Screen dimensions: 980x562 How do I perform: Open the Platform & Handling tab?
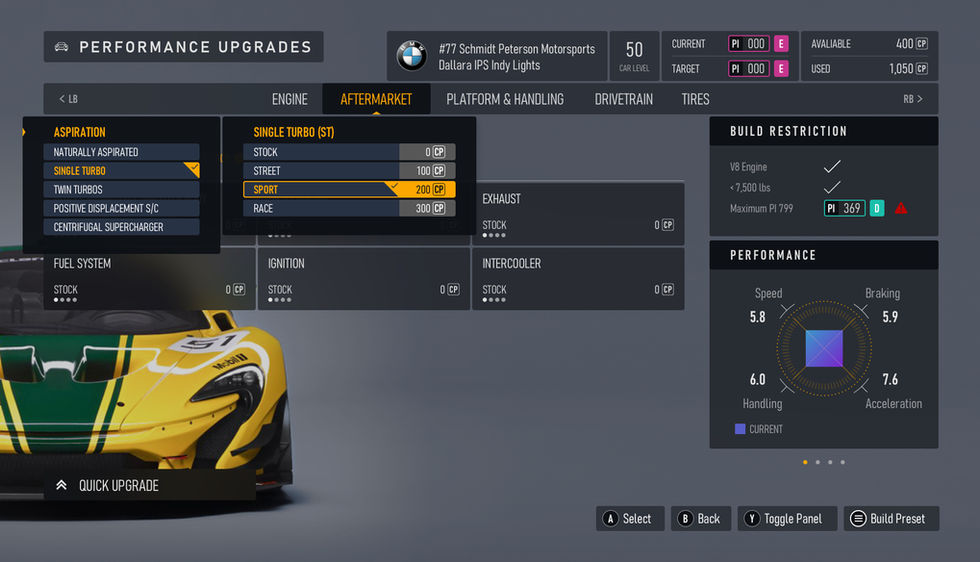pyautogui.click(x=505, y=99)
